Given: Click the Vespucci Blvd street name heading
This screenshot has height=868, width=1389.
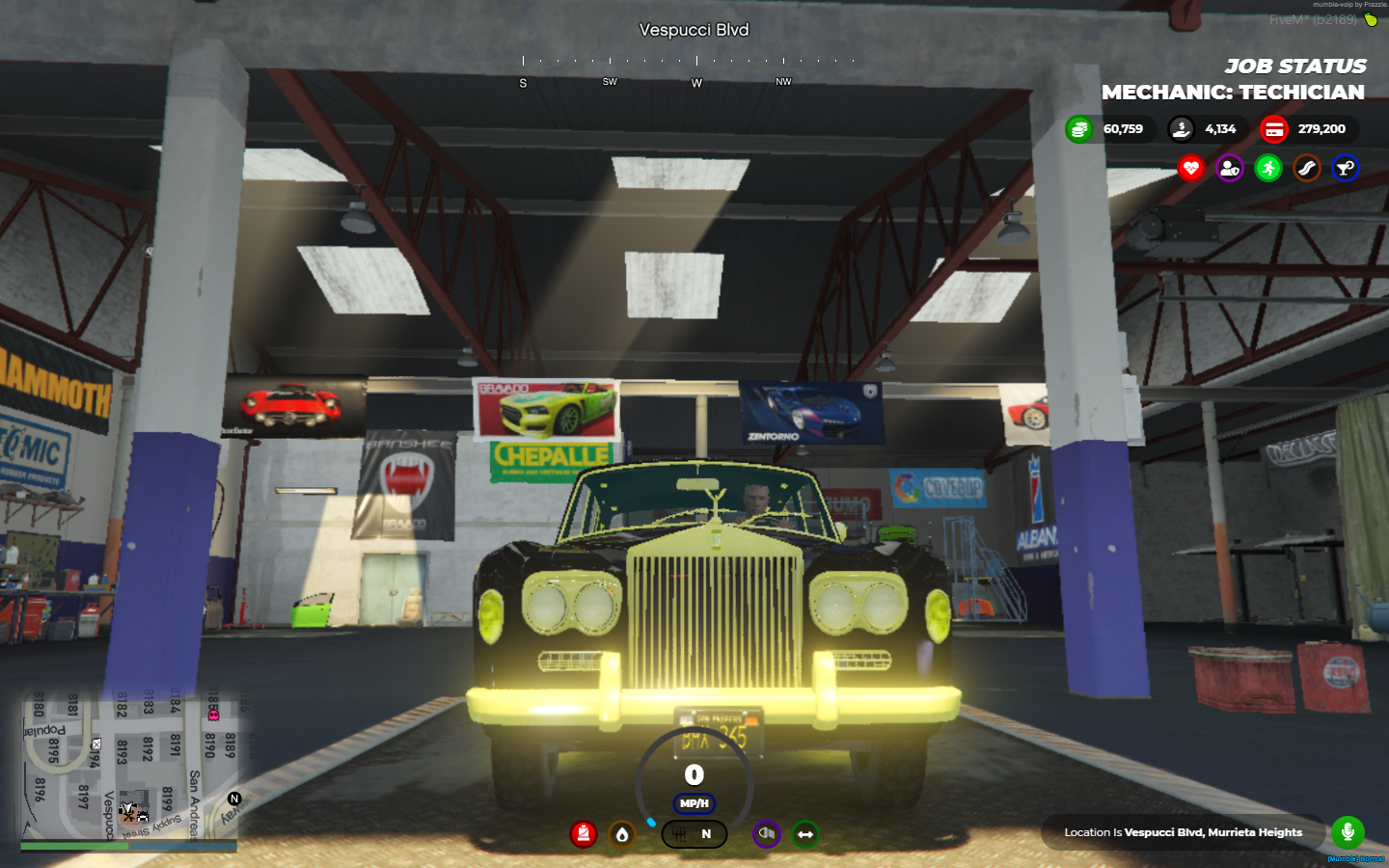Looking at the screenshot, I should (693, 30).
